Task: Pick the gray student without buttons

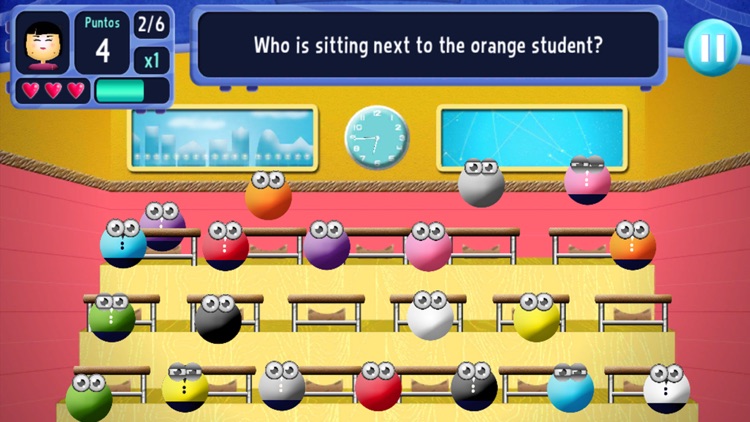Action: 481,185
